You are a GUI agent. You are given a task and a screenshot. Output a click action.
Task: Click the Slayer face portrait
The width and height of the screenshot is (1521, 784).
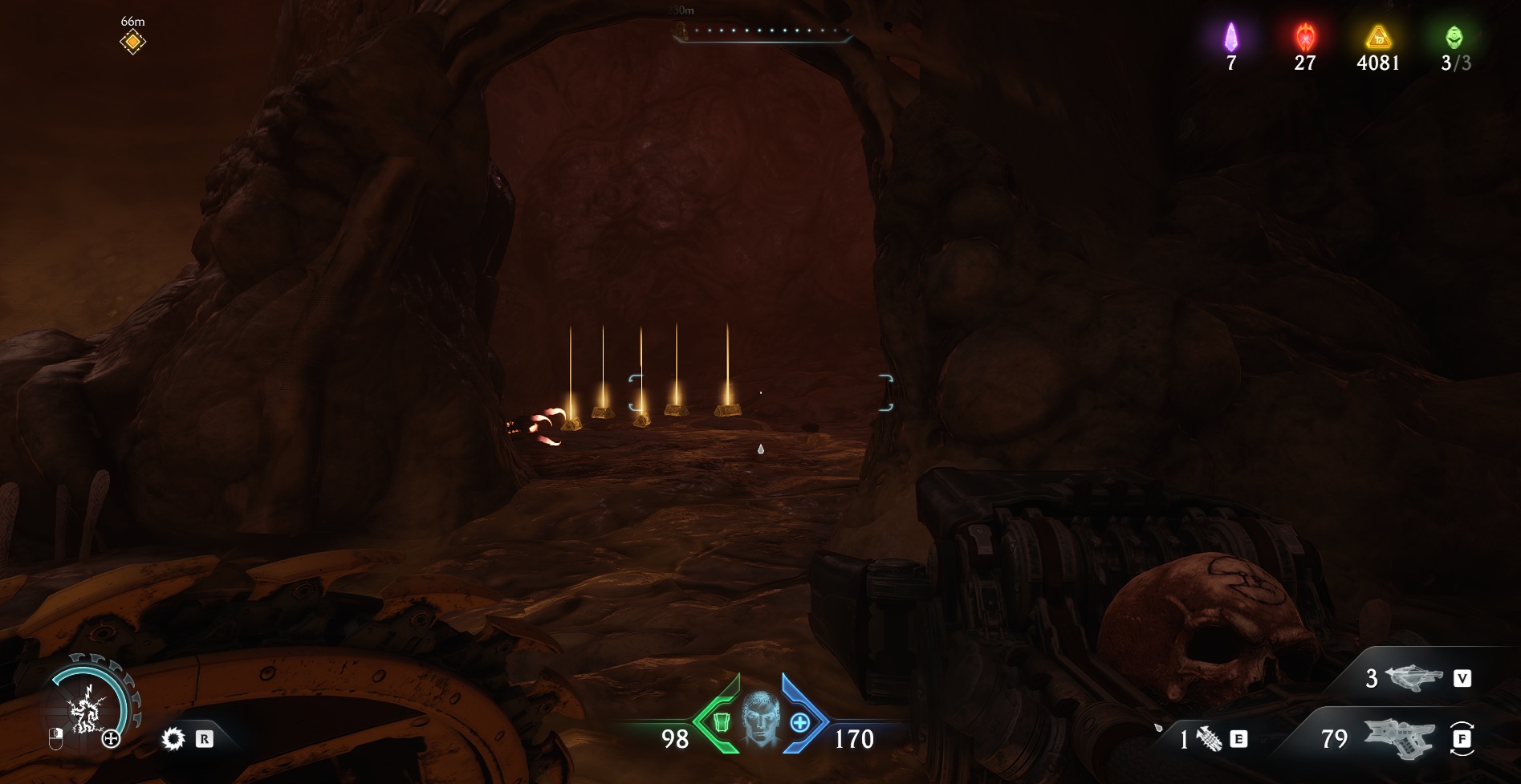pyautogui.click(x=760, y=718)
